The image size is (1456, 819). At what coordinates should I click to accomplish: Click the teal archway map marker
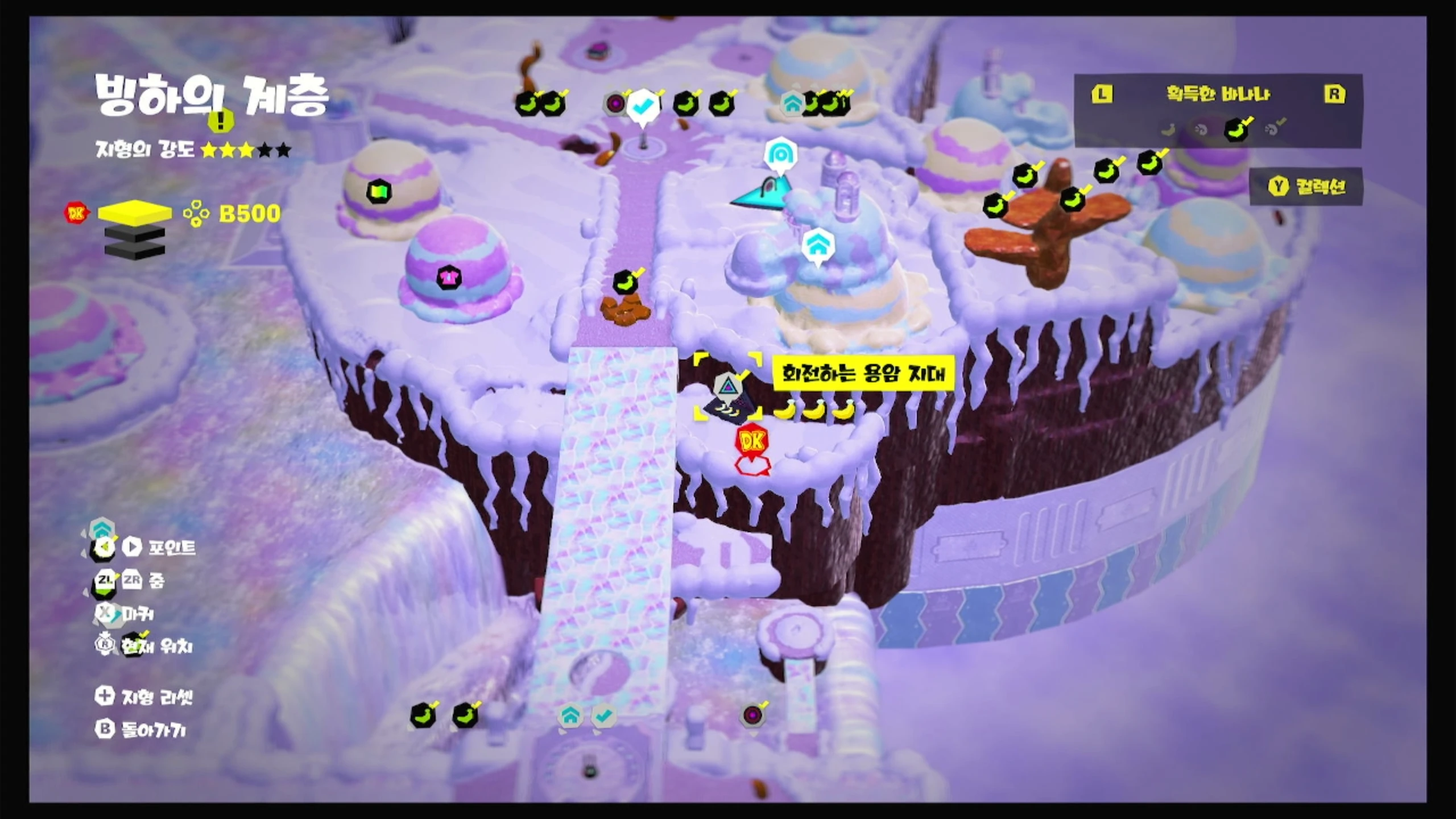780,154
